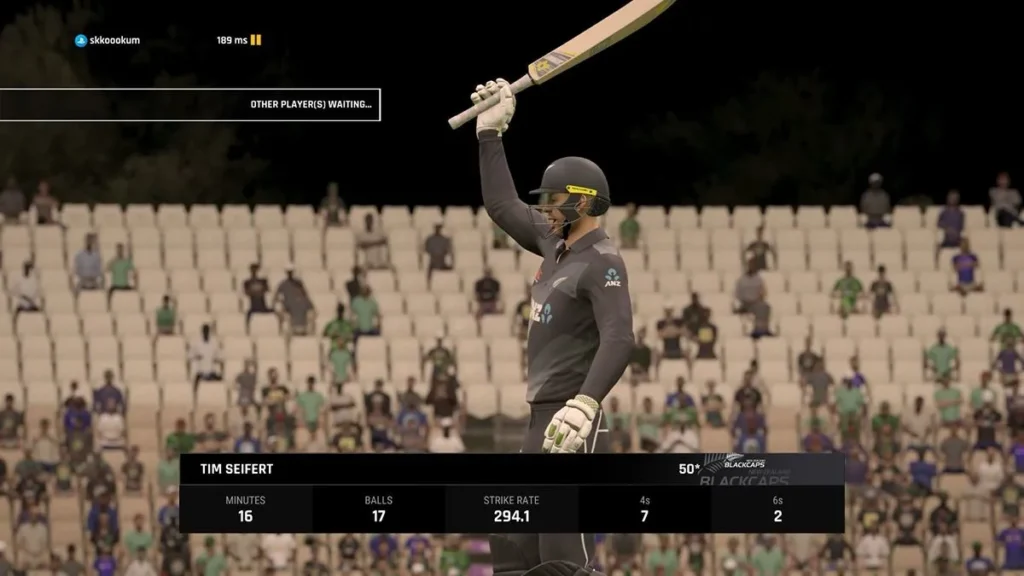The width and height of the screenshot is (1024, 576).
Task: Click the Other Player(s) Waiting banner
Action: pyautogui.click(x=190, y=104)
